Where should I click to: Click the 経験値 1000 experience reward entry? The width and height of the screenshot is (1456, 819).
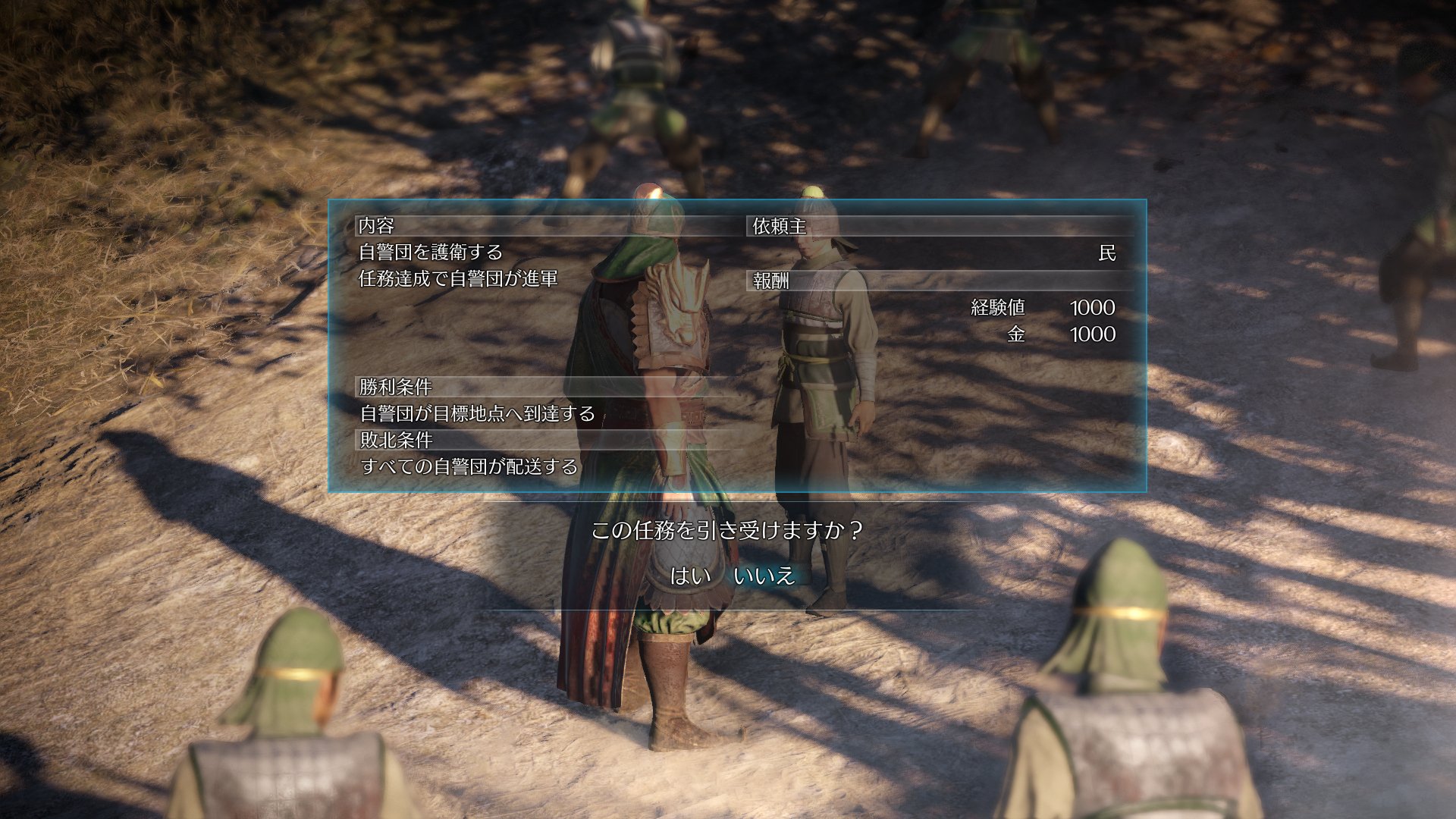[x=1037, y=308]
